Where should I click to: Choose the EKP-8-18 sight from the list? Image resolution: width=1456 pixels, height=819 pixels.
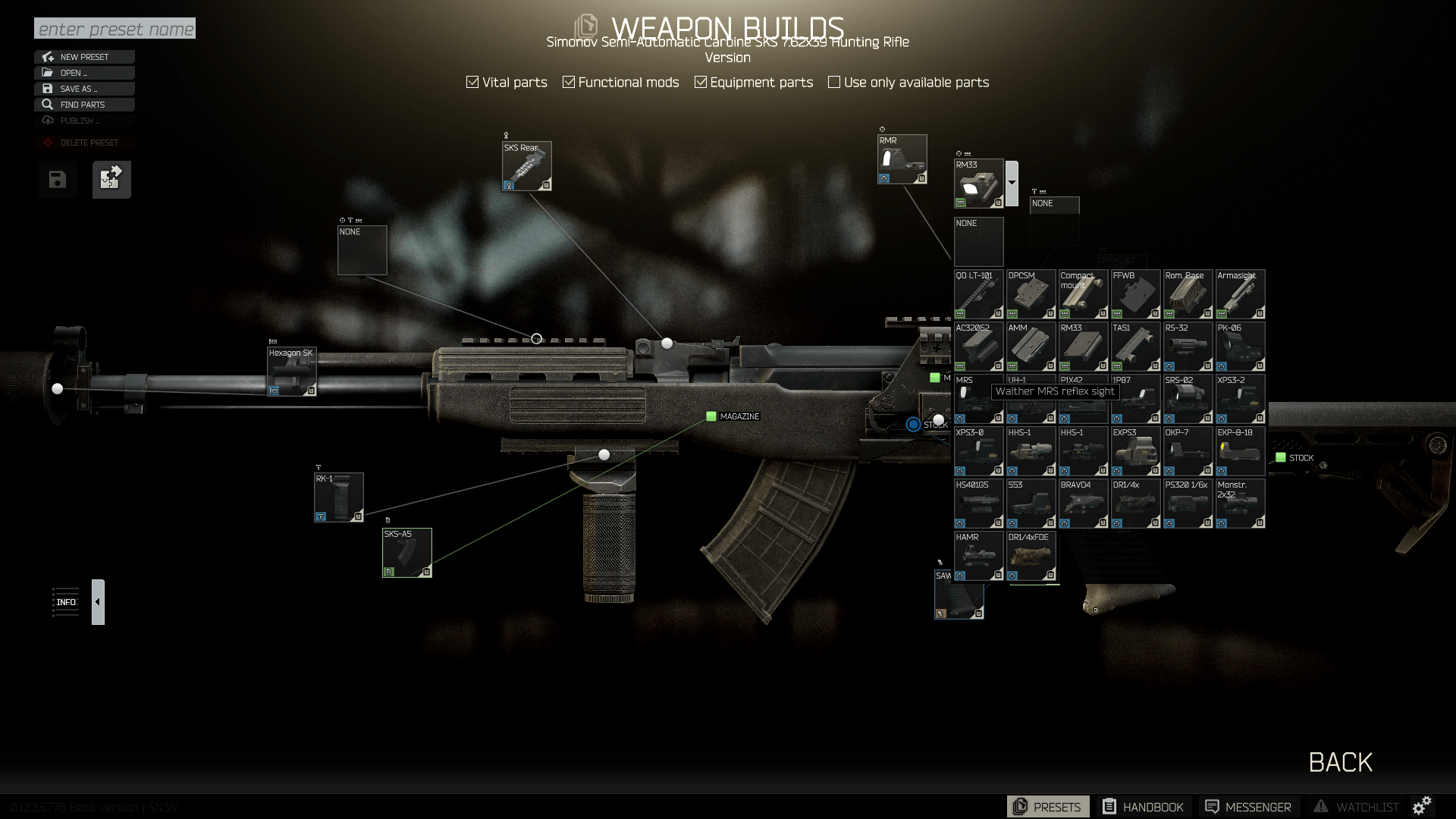point(1240,451)
